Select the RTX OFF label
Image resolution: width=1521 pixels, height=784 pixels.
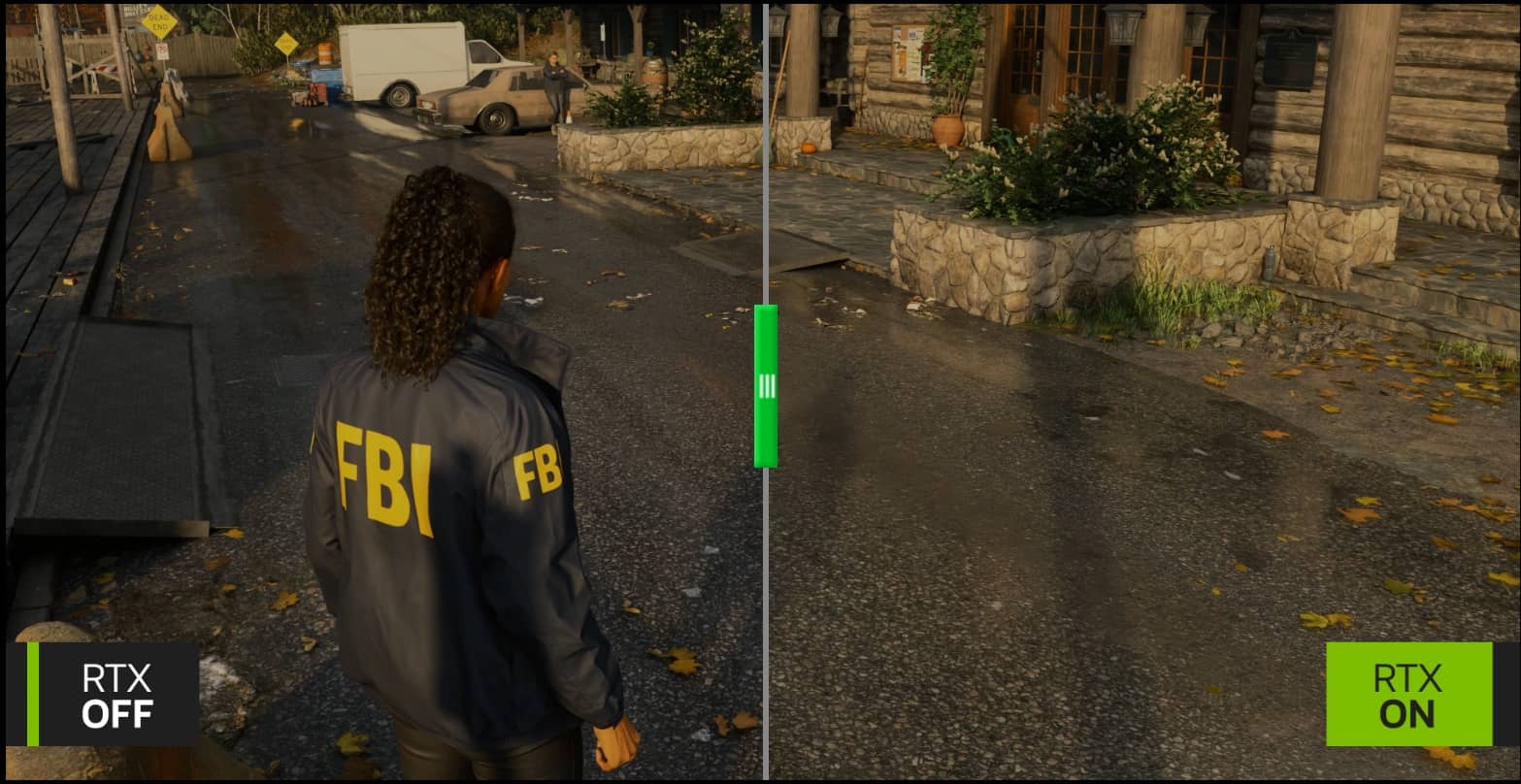pyautogui.click(x=115, y=695)
